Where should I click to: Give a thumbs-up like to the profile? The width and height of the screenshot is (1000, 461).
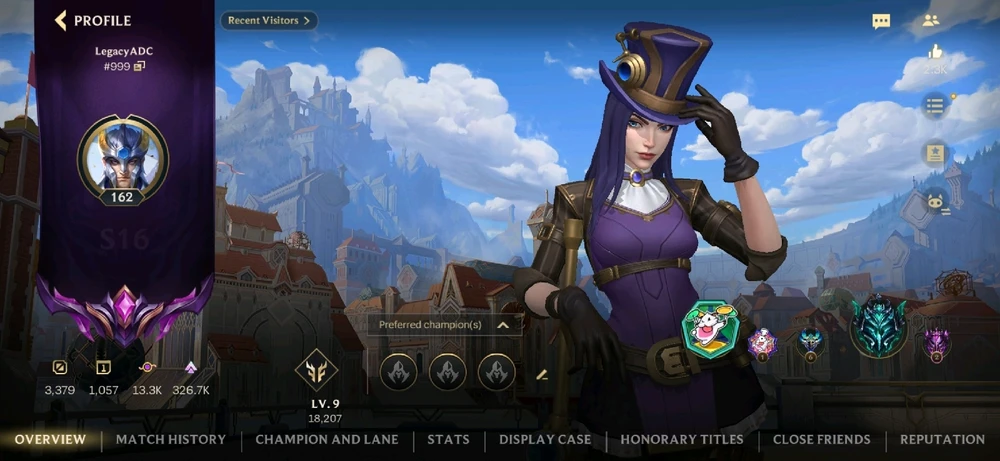click(x=935, y=51)
